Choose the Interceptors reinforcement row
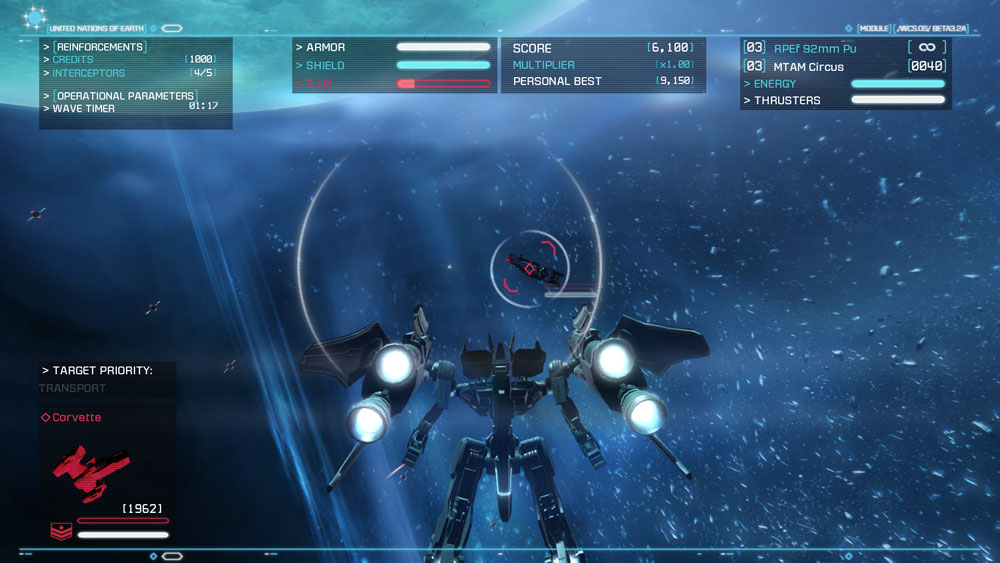 point(89,73)
